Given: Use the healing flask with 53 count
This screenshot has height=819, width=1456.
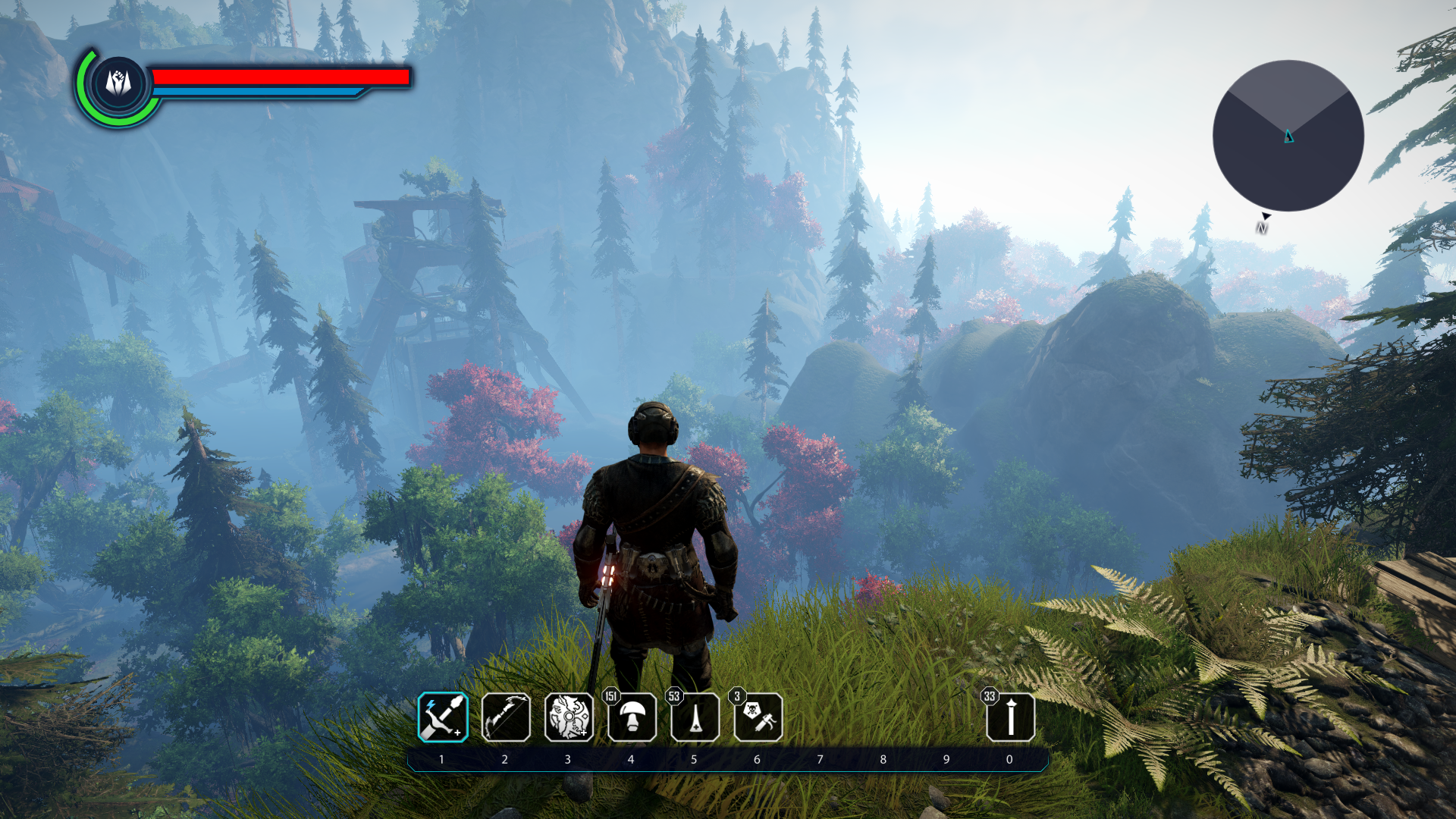Looking at the screenshot, I should (x=695, y=717).
